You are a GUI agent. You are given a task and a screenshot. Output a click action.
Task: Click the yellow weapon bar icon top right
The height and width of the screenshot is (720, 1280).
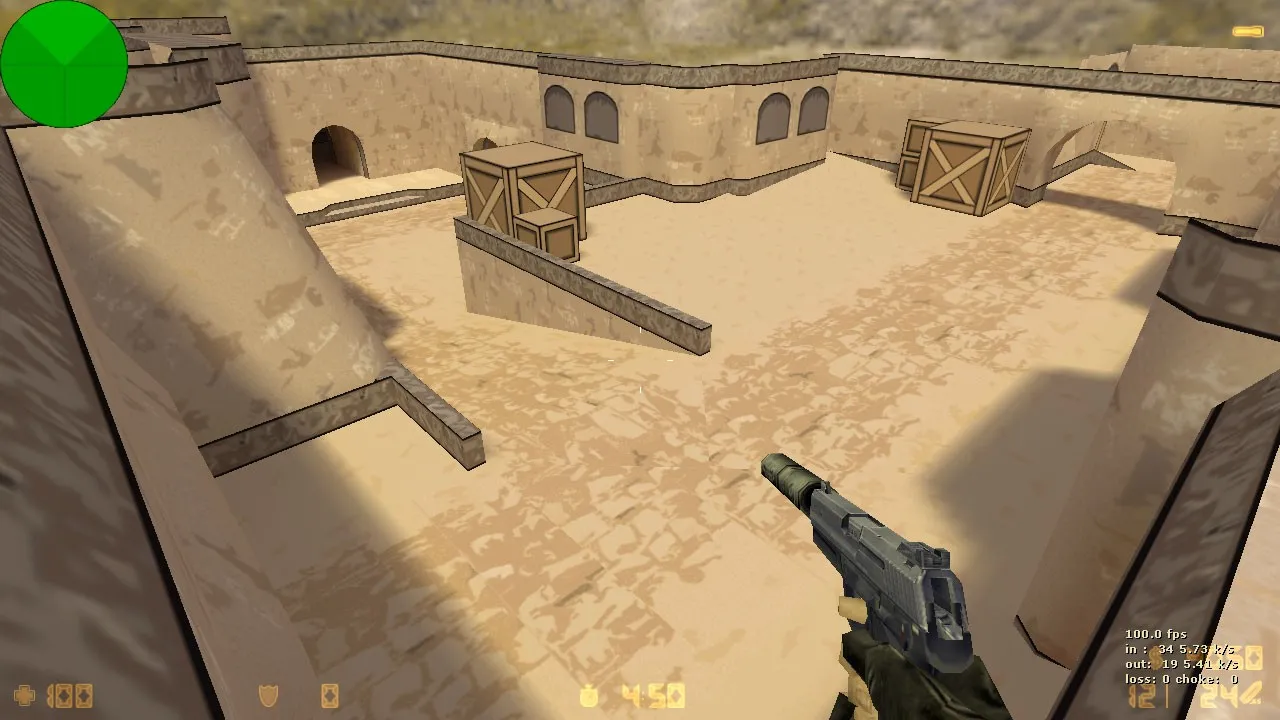[x=1248, y=30]
